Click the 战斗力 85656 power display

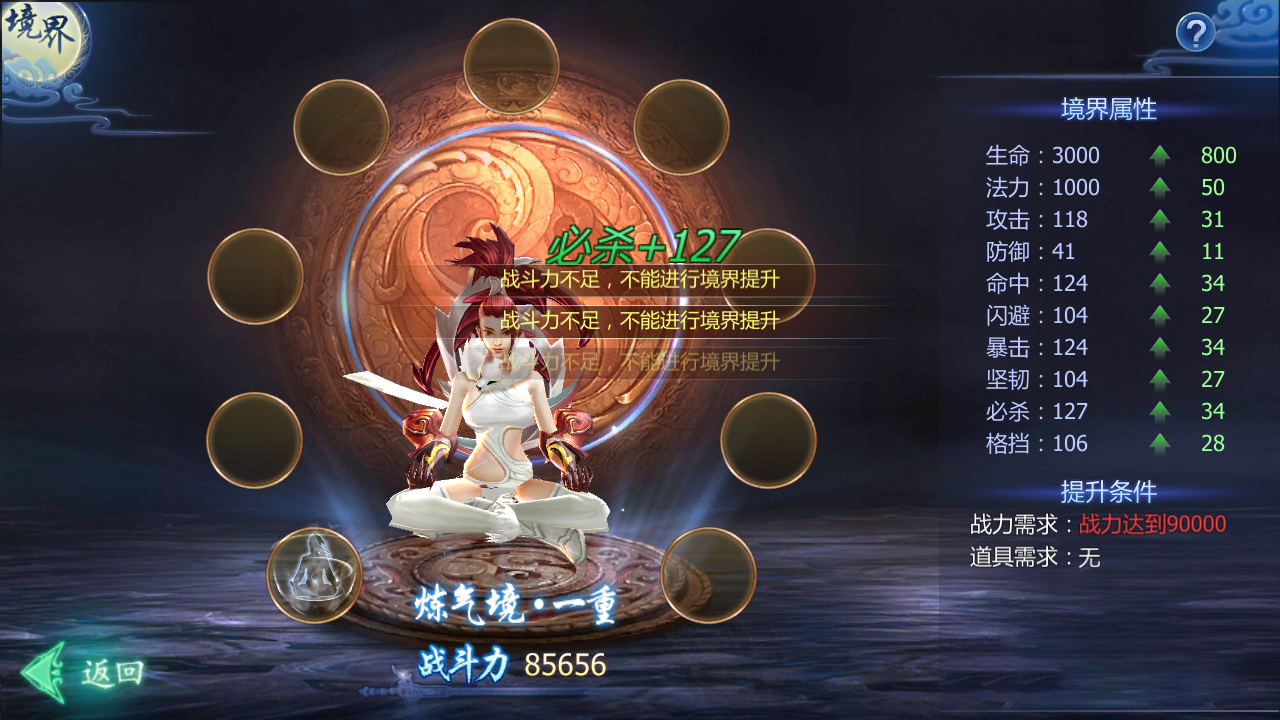512,663
